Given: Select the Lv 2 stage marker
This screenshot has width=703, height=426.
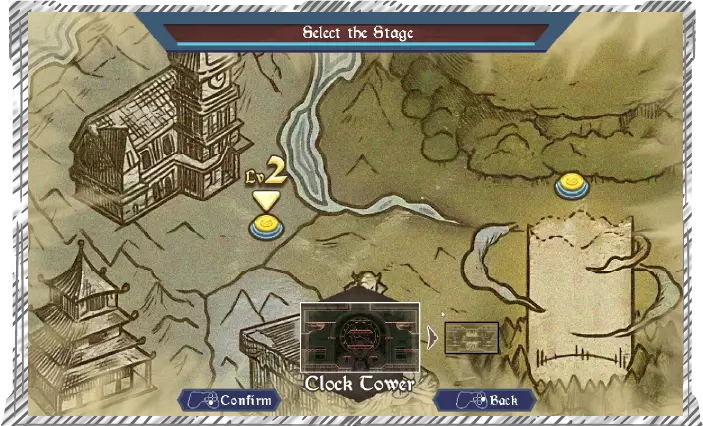Looking at the screenshot, I should pyautogui.click(x=265, y=228).
